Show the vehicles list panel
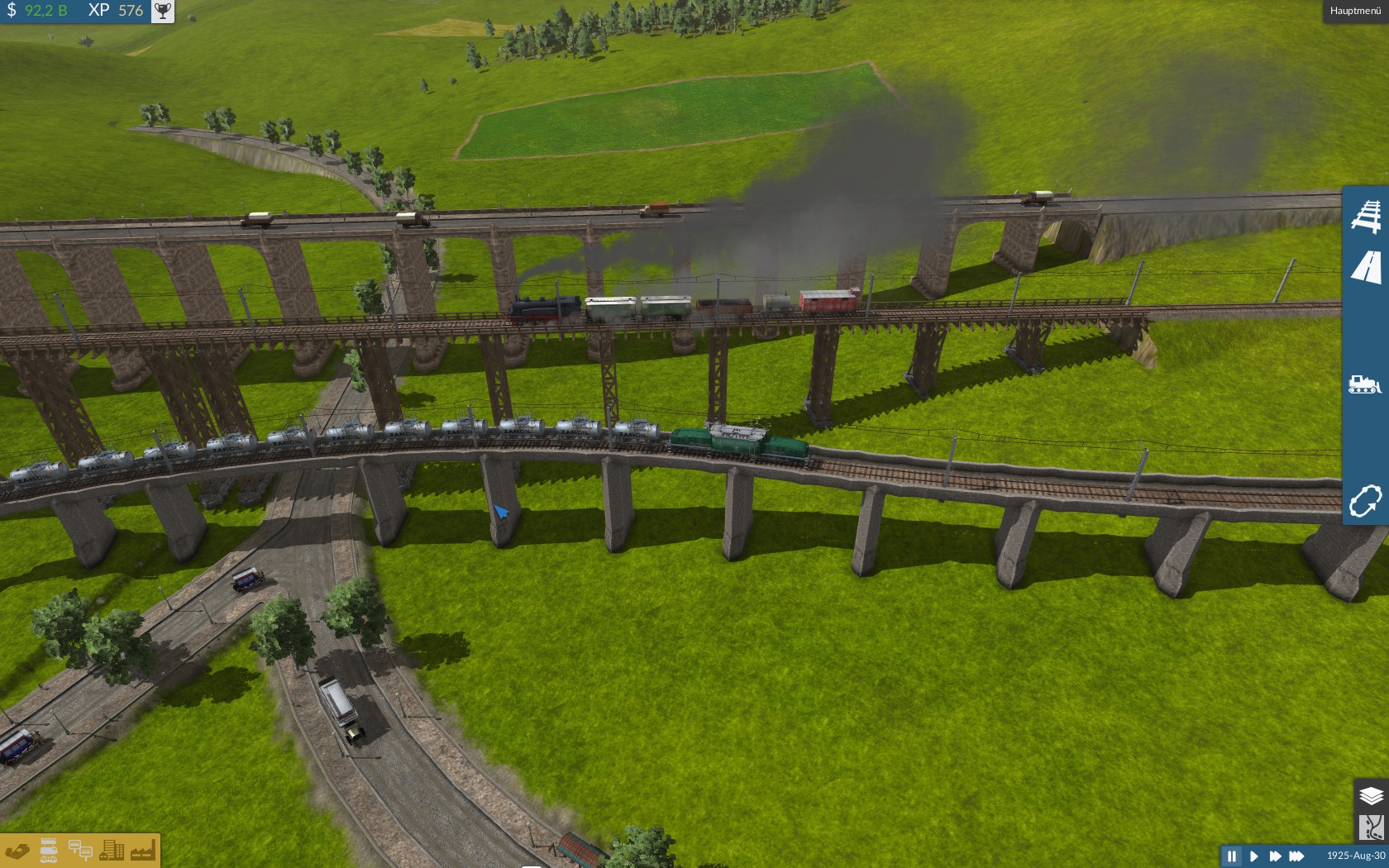The height and width of the screenshot is (868, 1389). tap(49, 851)
